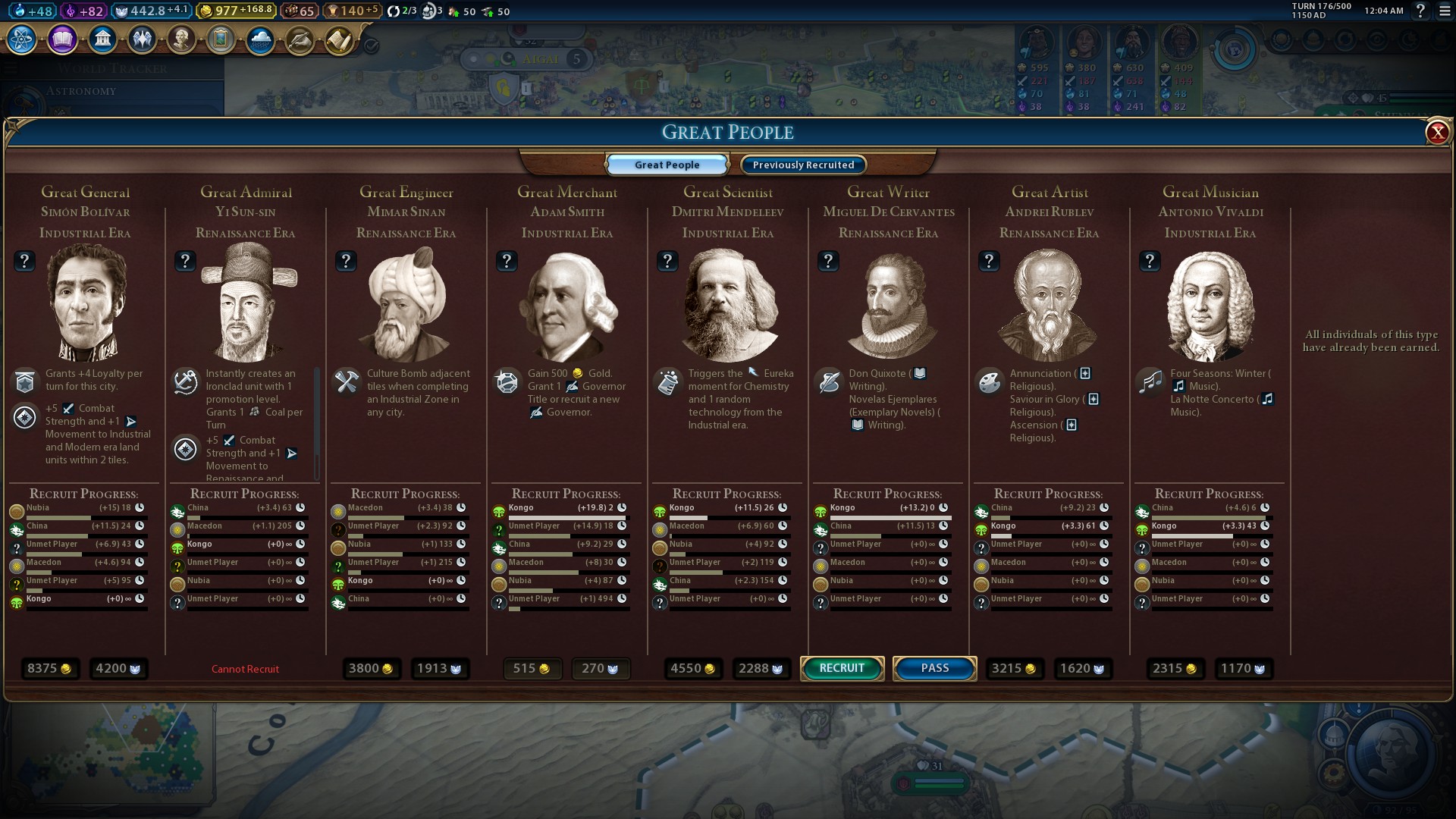Select the Great People tab
1456x819 pixels.
(667, 165)
